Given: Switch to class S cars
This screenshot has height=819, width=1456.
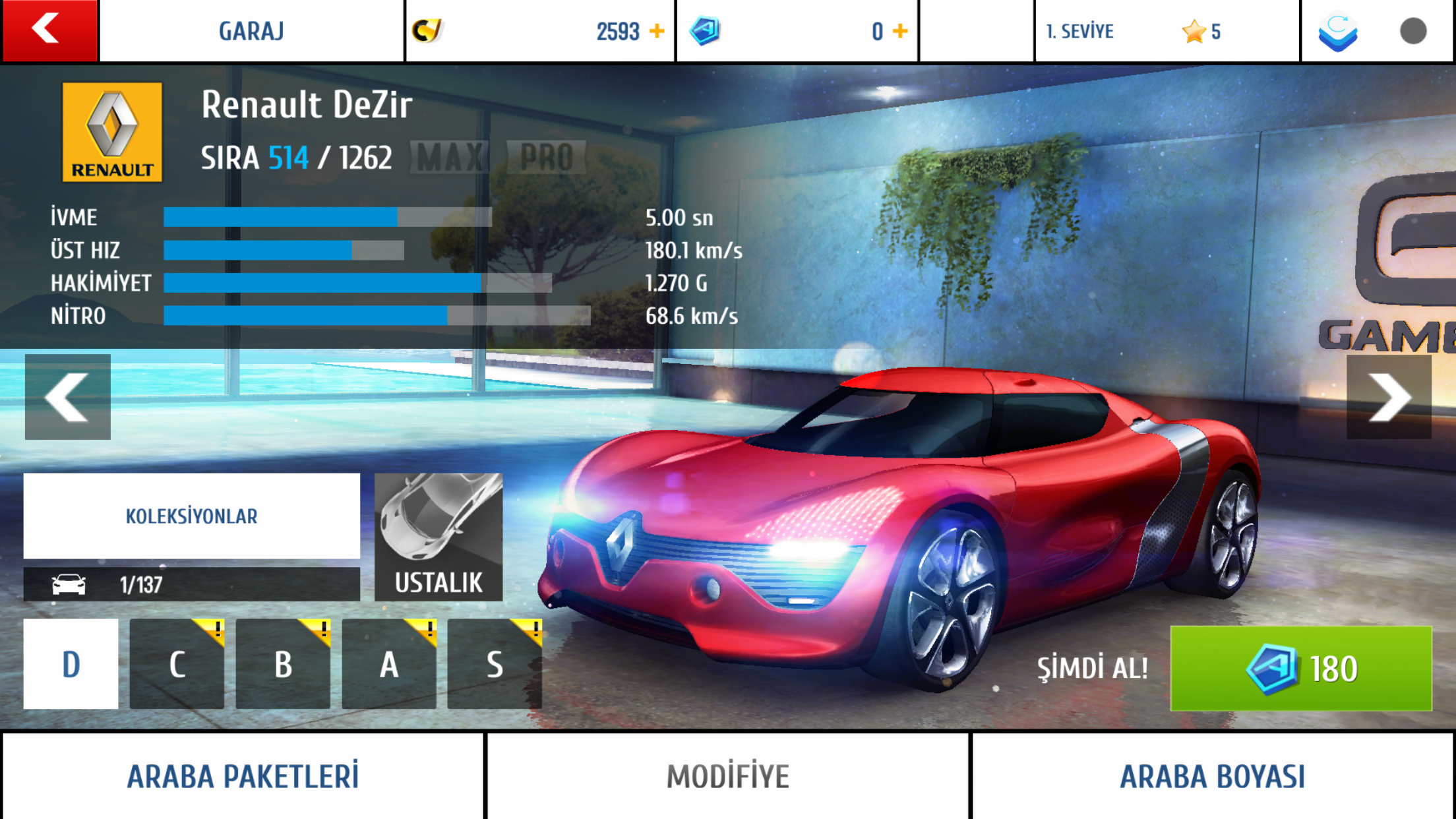Looking at the screenshot, I should tap(495, 663).
